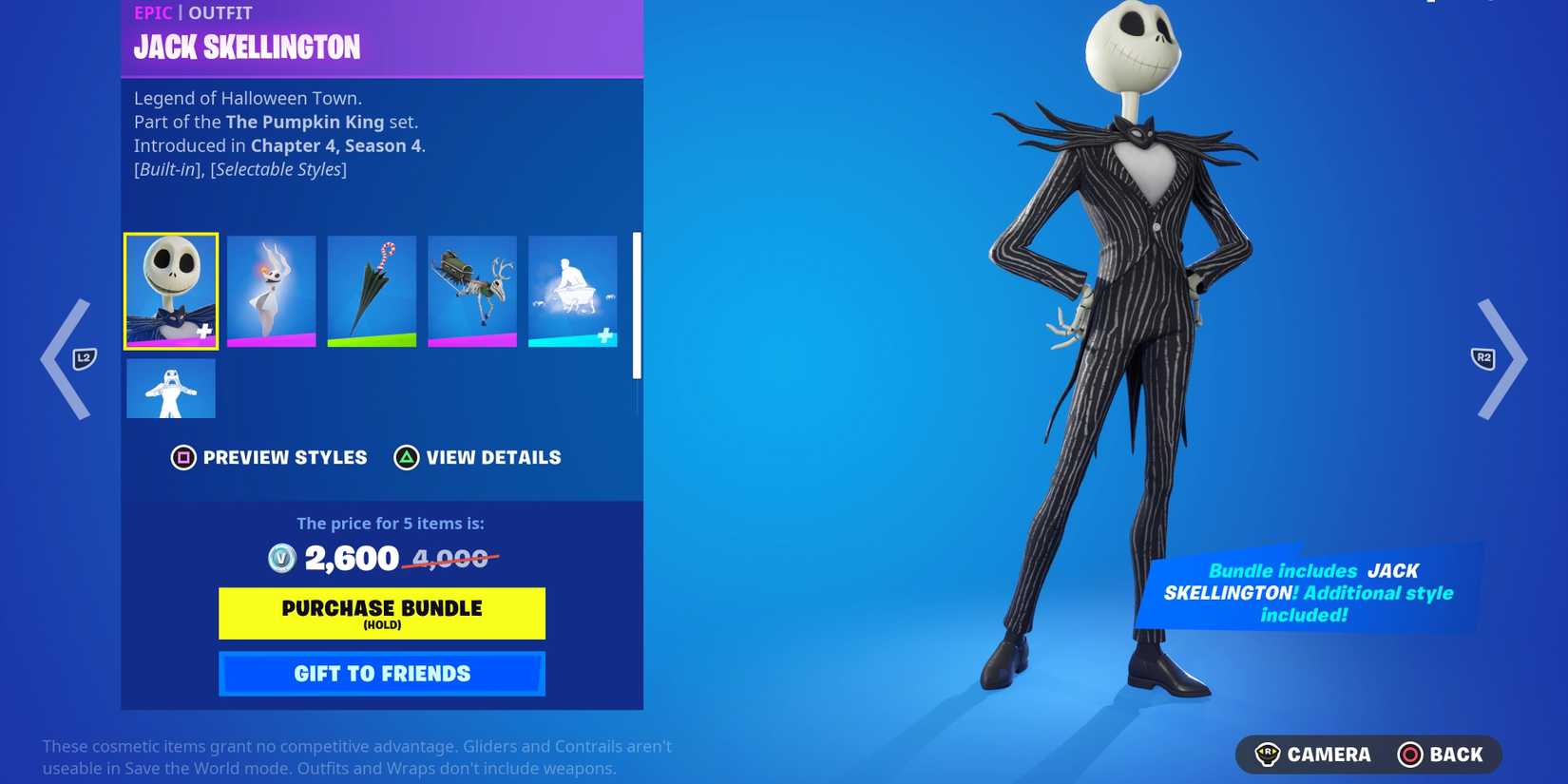Click the plus badge on Jack Skellington thumbnail
This screenshot has height=784, width=1568.
click(x=202, y=333)
